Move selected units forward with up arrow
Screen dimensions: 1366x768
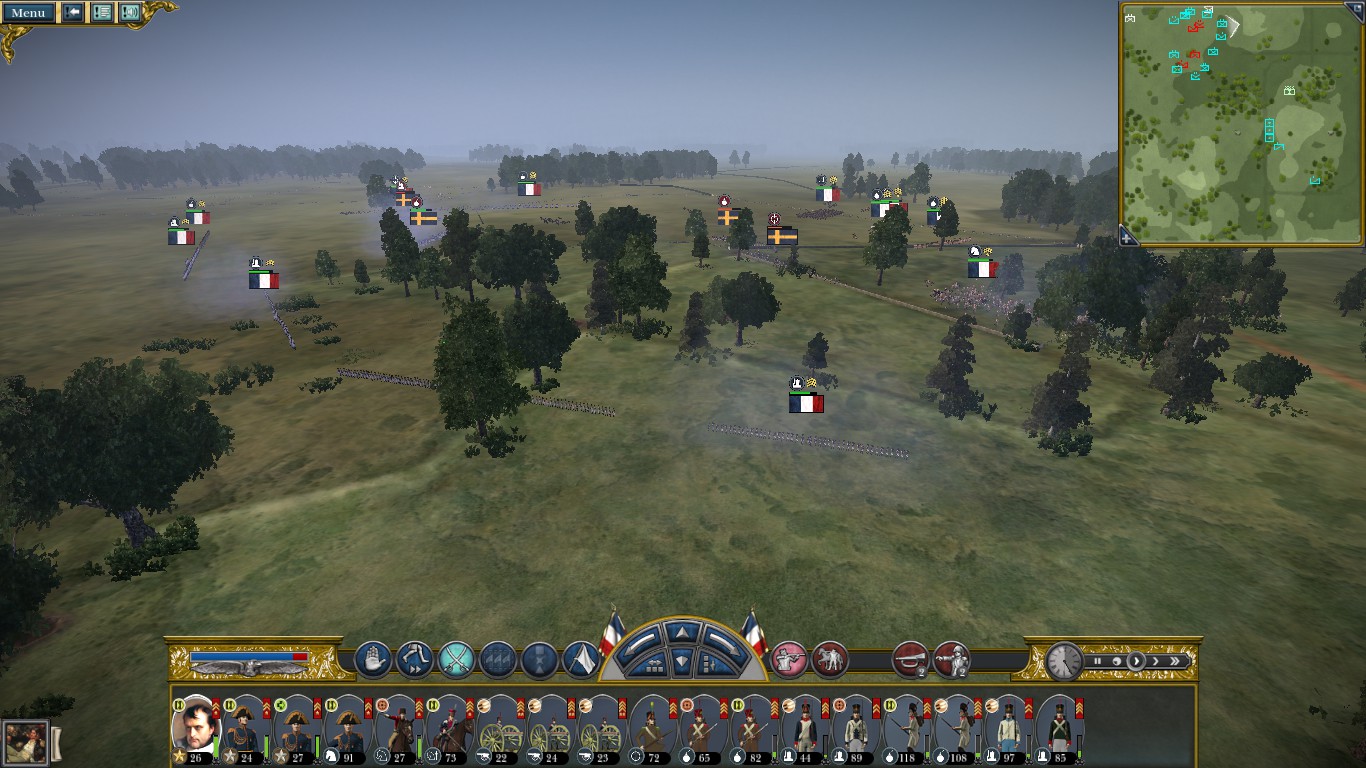pyautogui.click(x=682, y=633)
